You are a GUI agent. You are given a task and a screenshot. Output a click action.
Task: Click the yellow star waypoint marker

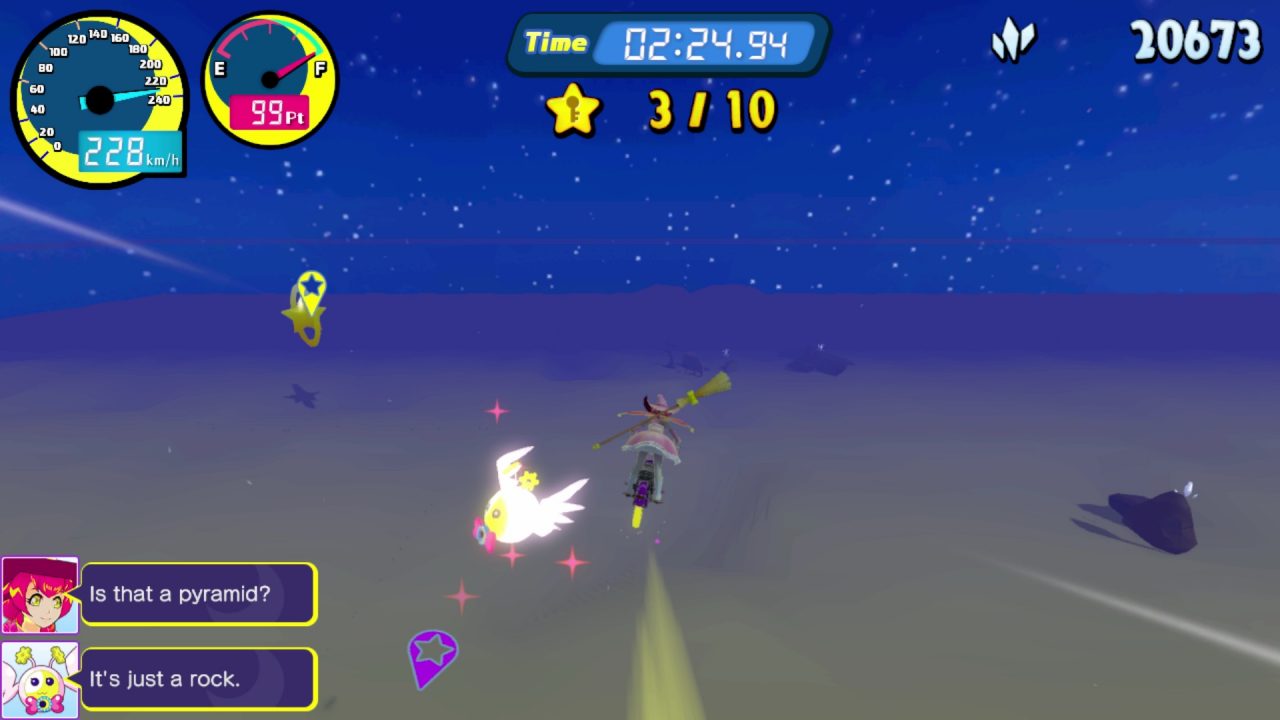click(x=311, y=289)
